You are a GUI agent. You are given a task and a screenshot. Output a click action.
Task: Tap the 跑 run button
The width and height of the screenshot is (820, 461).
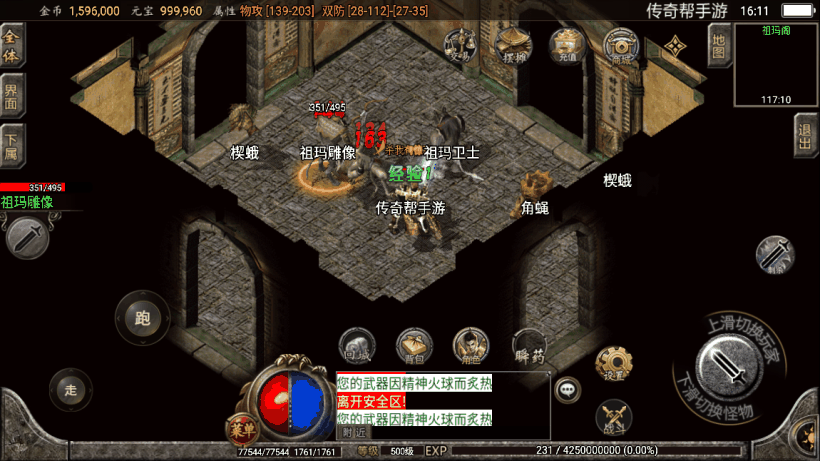[x=142, y=318]
